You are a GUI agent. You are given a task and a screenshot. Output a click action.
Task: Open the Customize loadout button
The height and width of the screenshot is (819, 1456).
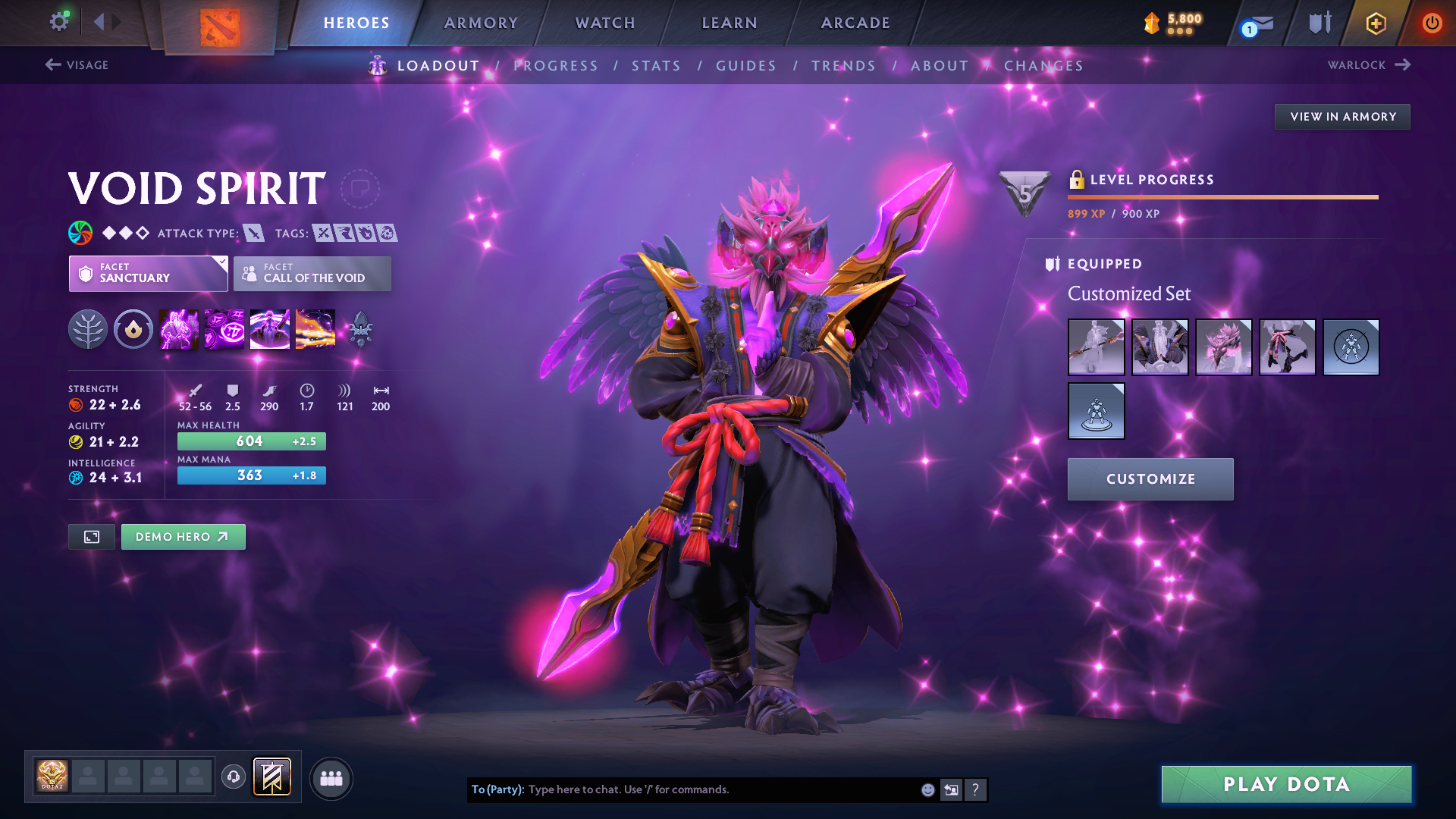(x=1150, y=479)
